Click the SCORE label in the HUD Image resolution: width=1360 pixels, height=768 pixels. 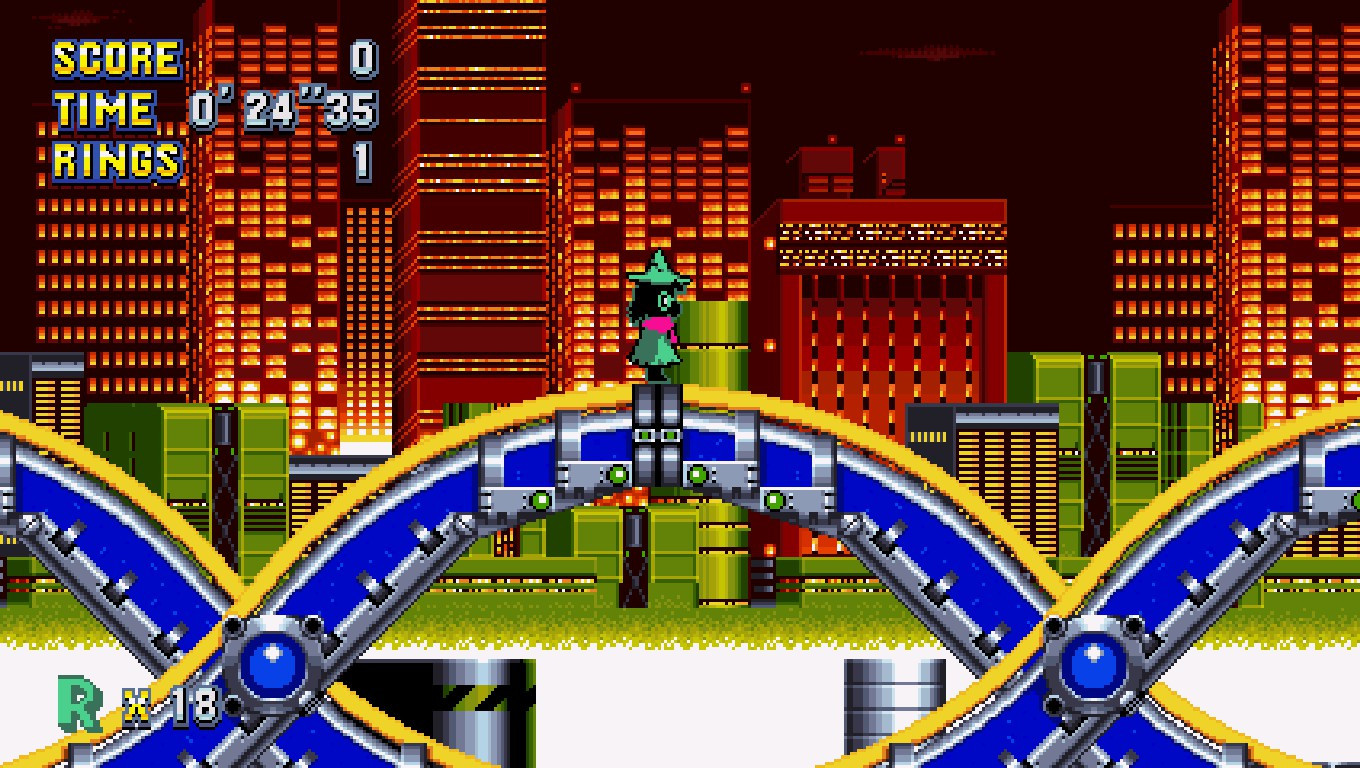click(x=113, y=57)
